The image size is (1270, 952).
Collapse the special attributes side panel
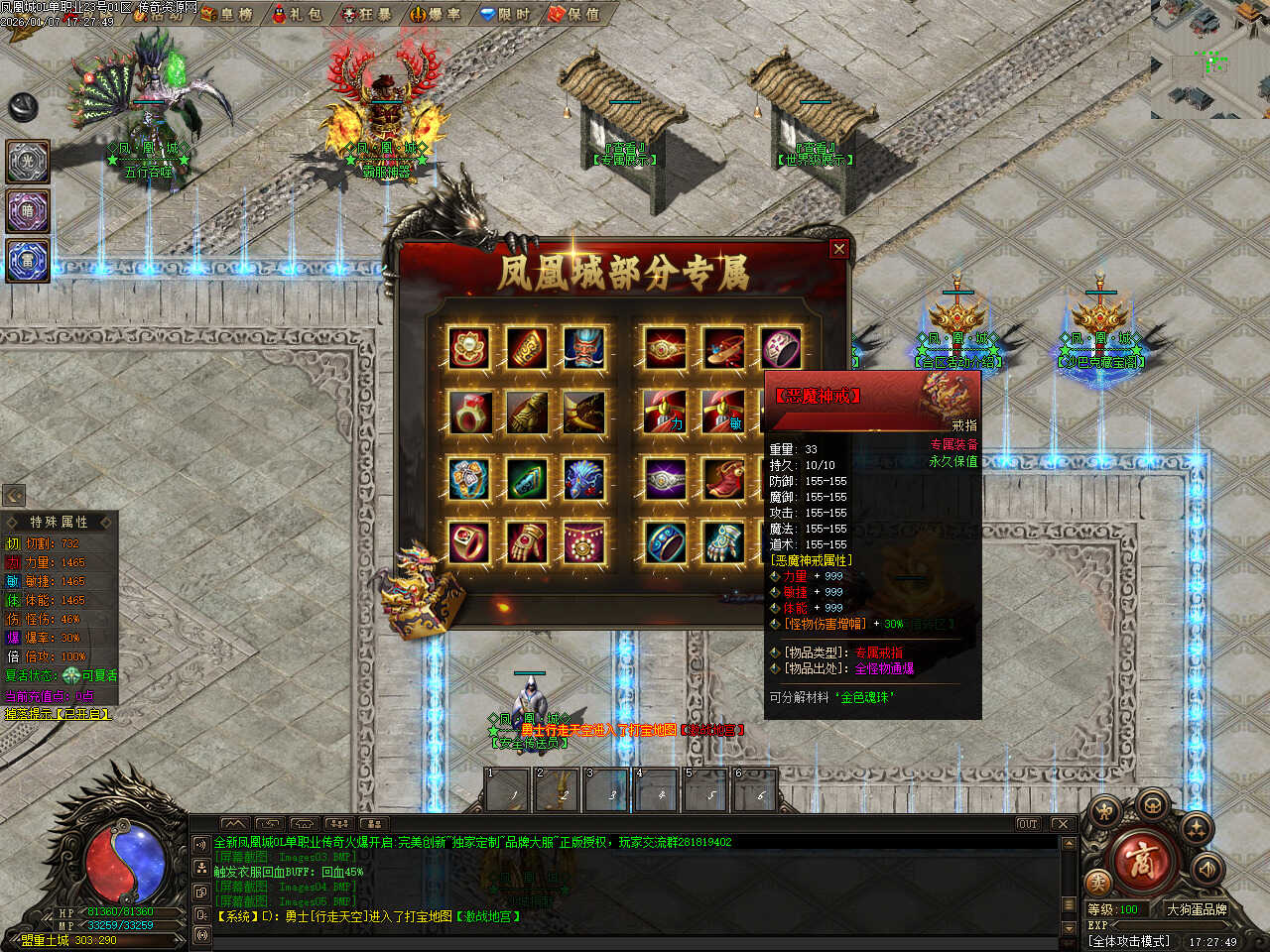tap(14, 495)
